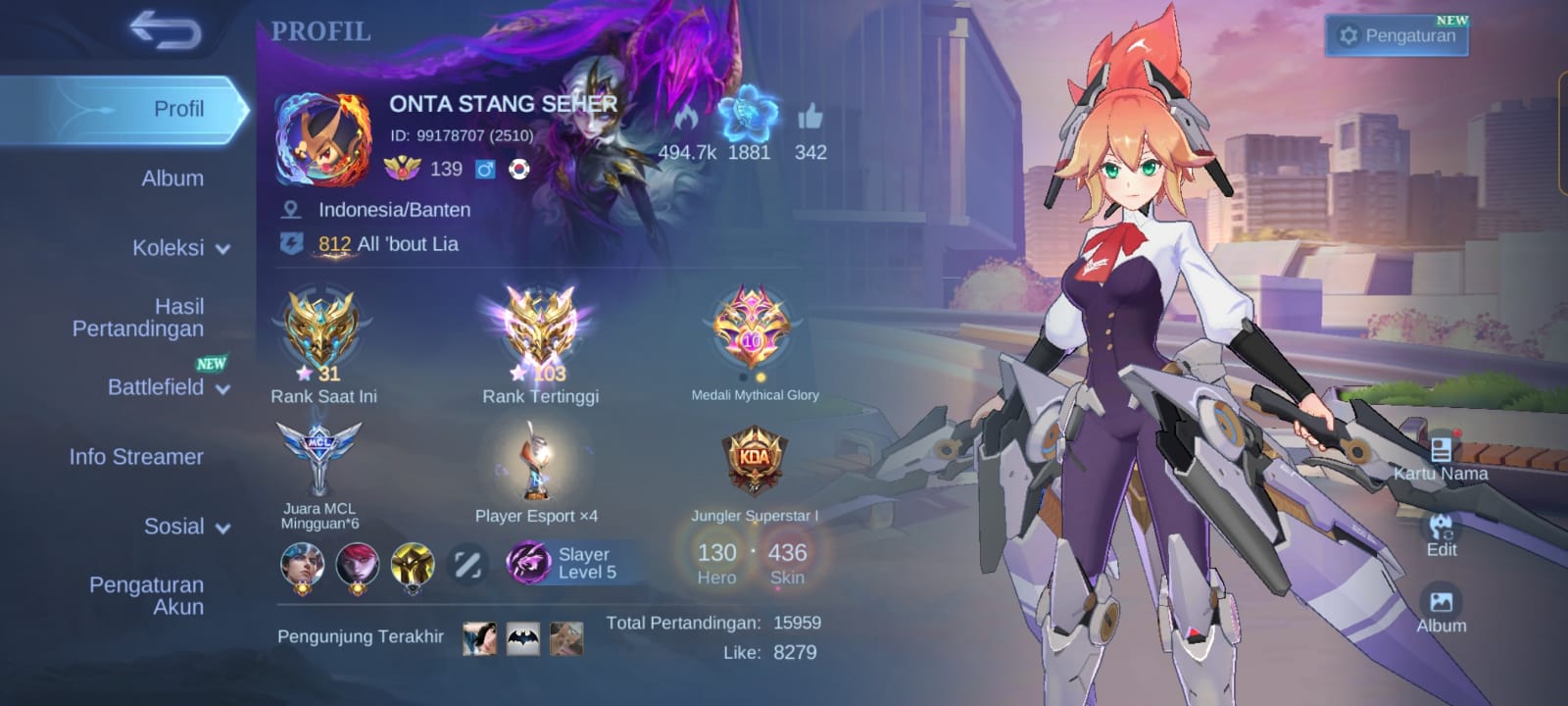Open the Jungler Superstar KDA badge
Viewport: 1568px width, 706px height.
click(755, 461)
